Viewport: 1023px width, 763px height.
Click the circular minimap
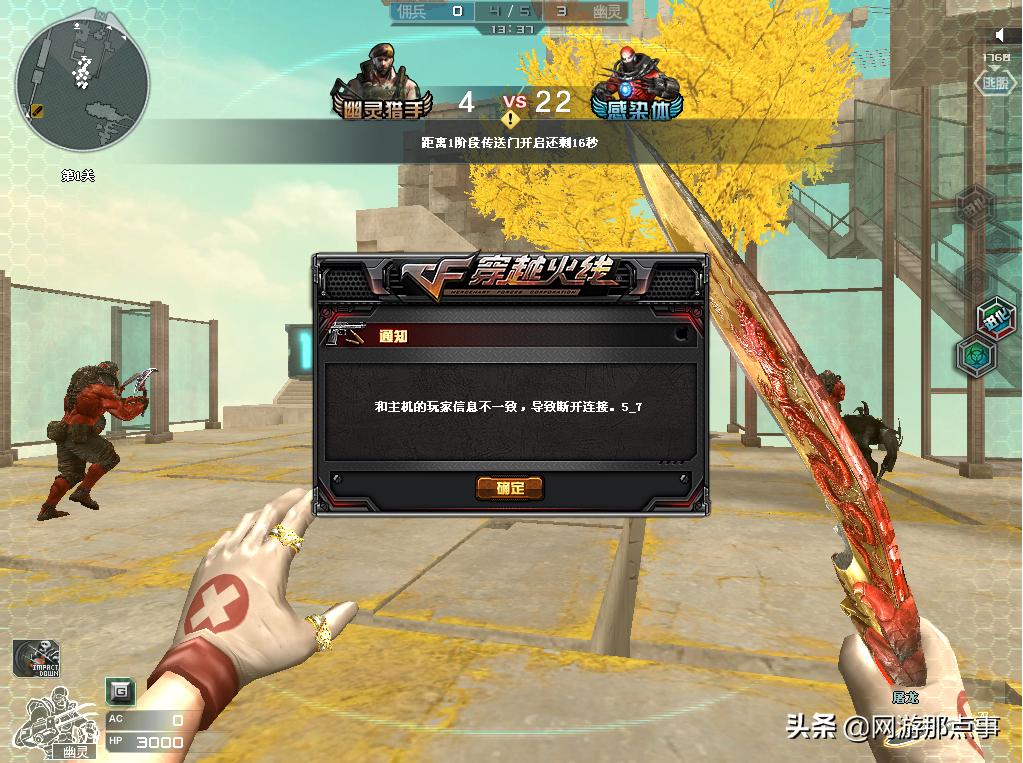(x=82, y=84)
